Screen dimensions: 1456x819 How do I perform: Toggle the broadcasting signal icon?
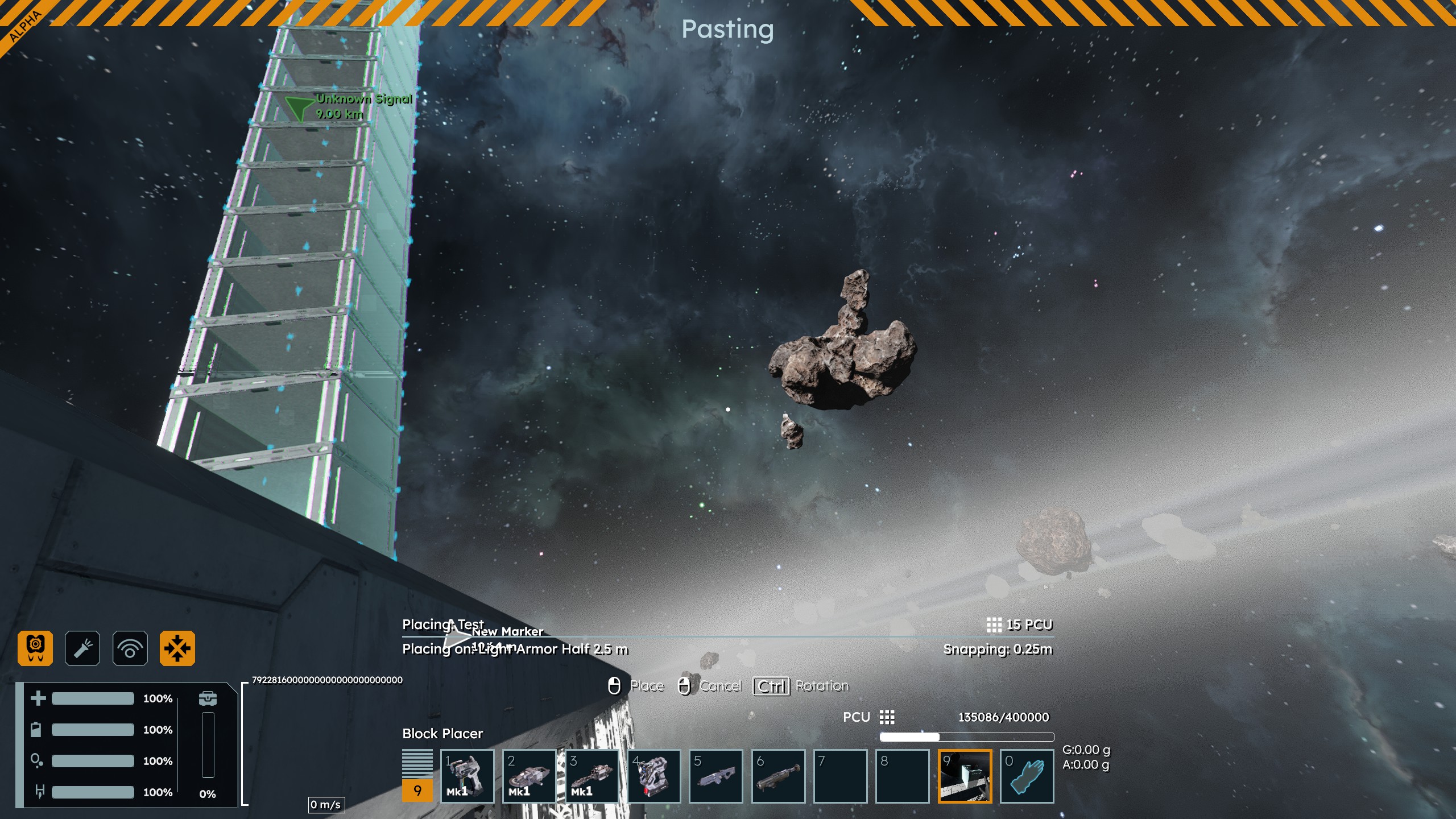130,648
